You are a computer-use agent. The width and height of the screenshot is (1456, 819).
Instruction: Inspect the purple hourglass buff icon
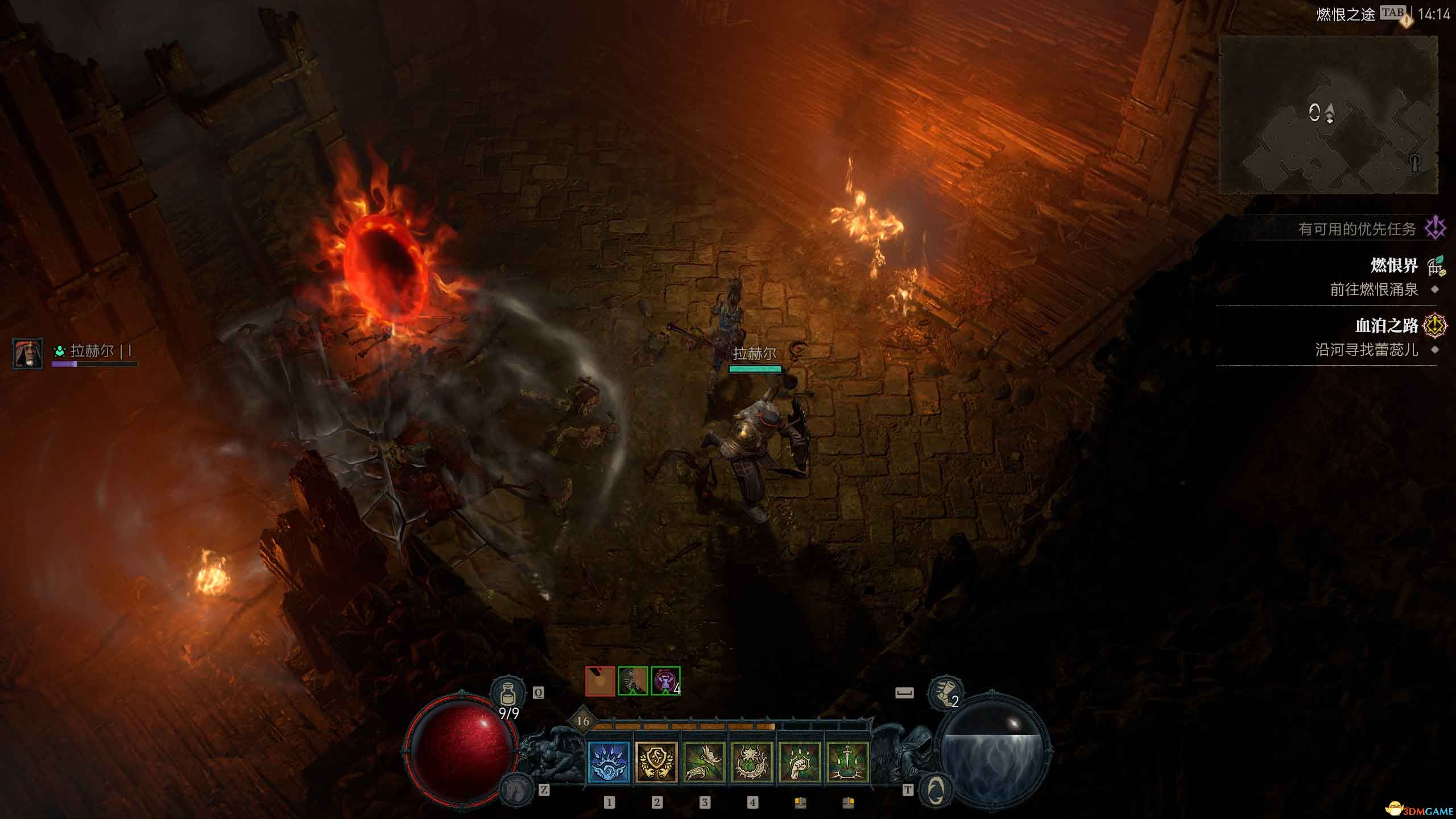(665, 681)
